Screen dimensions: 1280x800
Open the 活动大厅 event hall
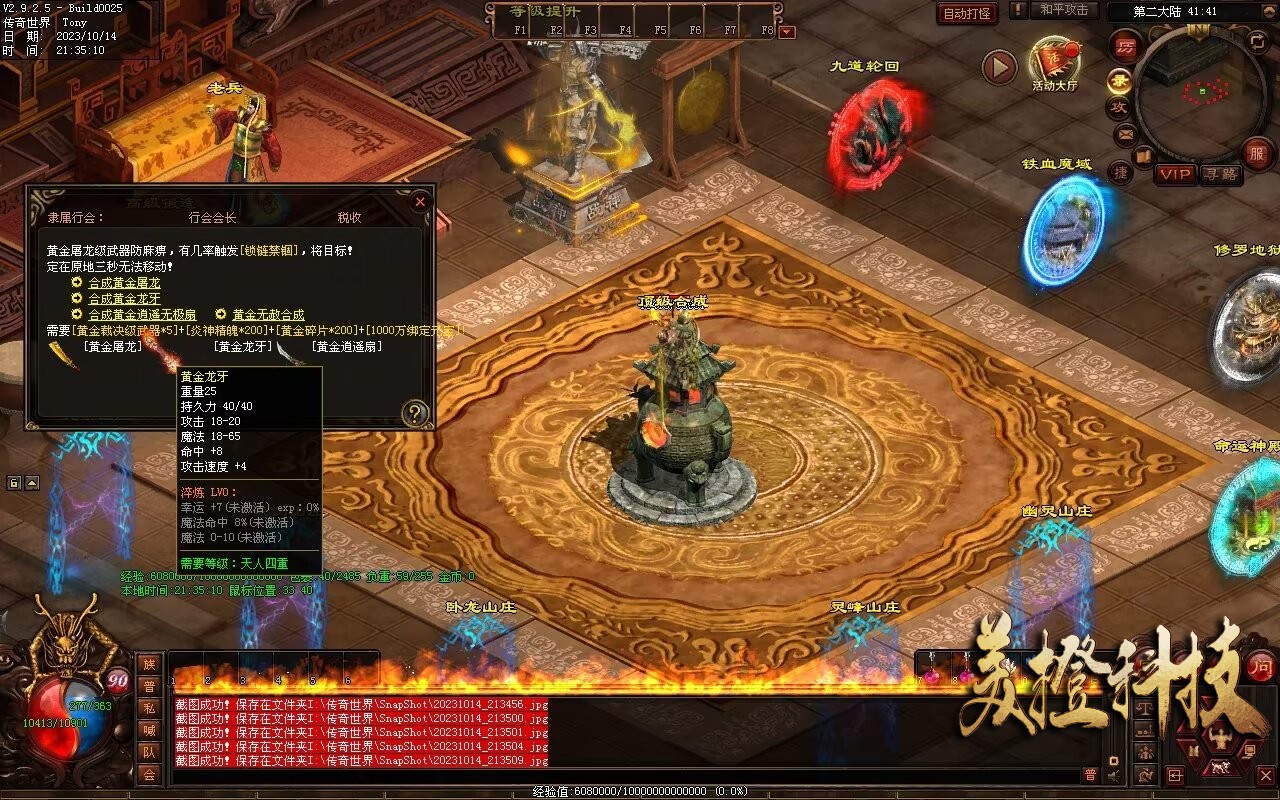tap(1055, 62)
